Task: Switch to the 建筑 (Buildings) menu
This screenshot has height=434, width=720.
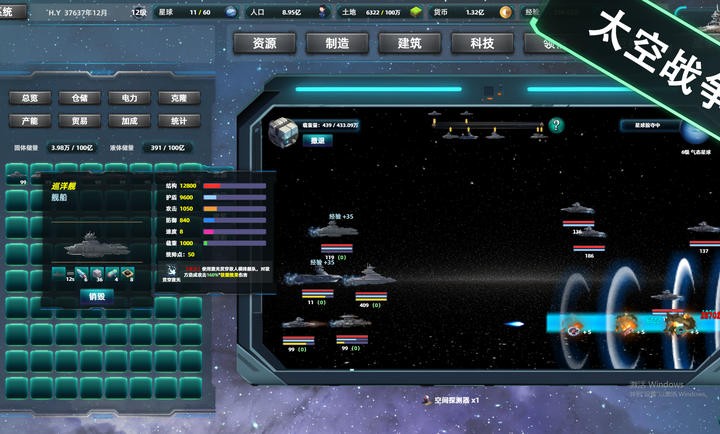Action: [409, 43]
